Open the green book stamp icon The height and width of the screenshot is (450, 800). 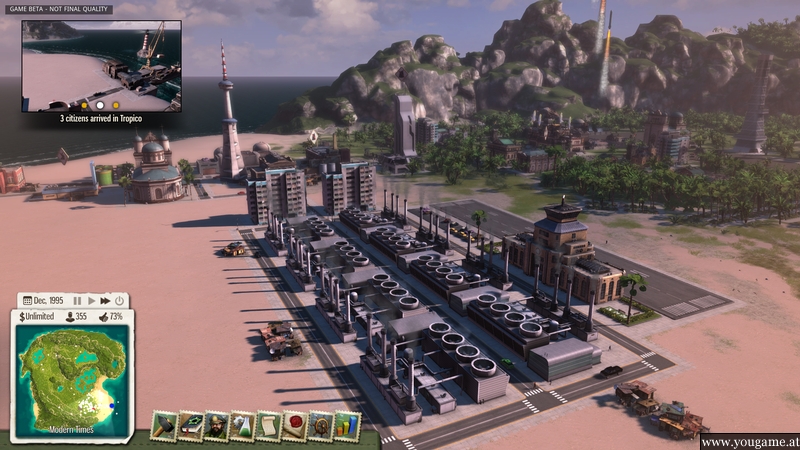point(190,426)
